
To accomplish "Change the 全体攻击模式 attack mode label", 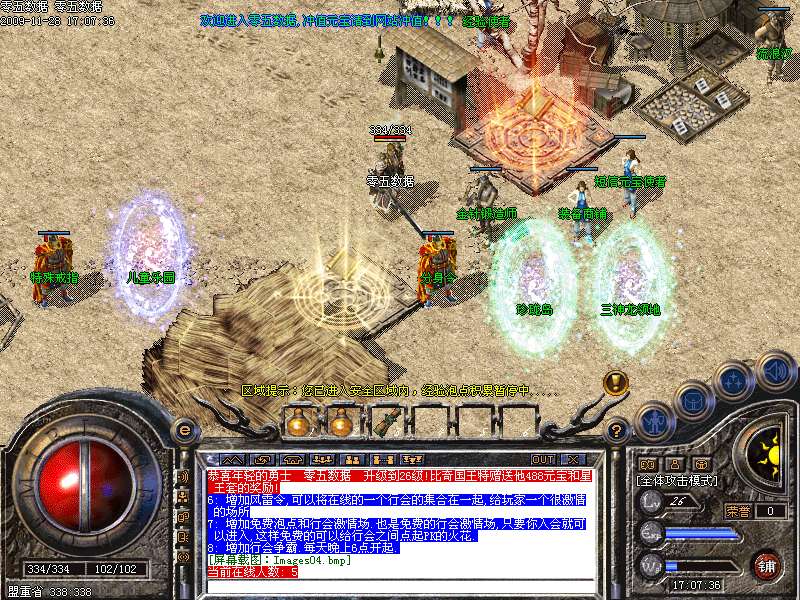I will pos(676,481).
